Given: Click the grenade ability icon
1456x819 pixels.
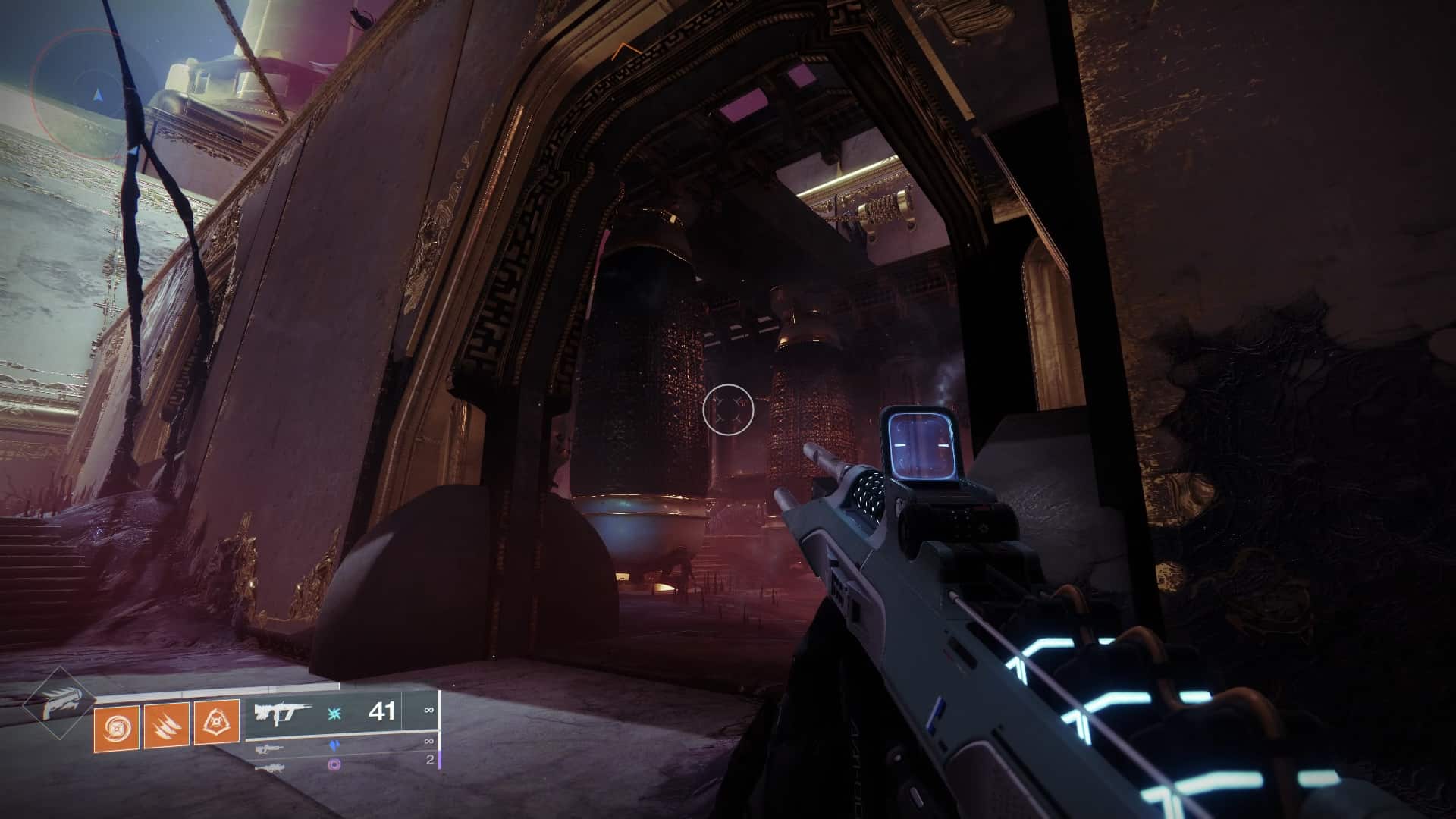Looking at the screenshot, I should point(115,728).
